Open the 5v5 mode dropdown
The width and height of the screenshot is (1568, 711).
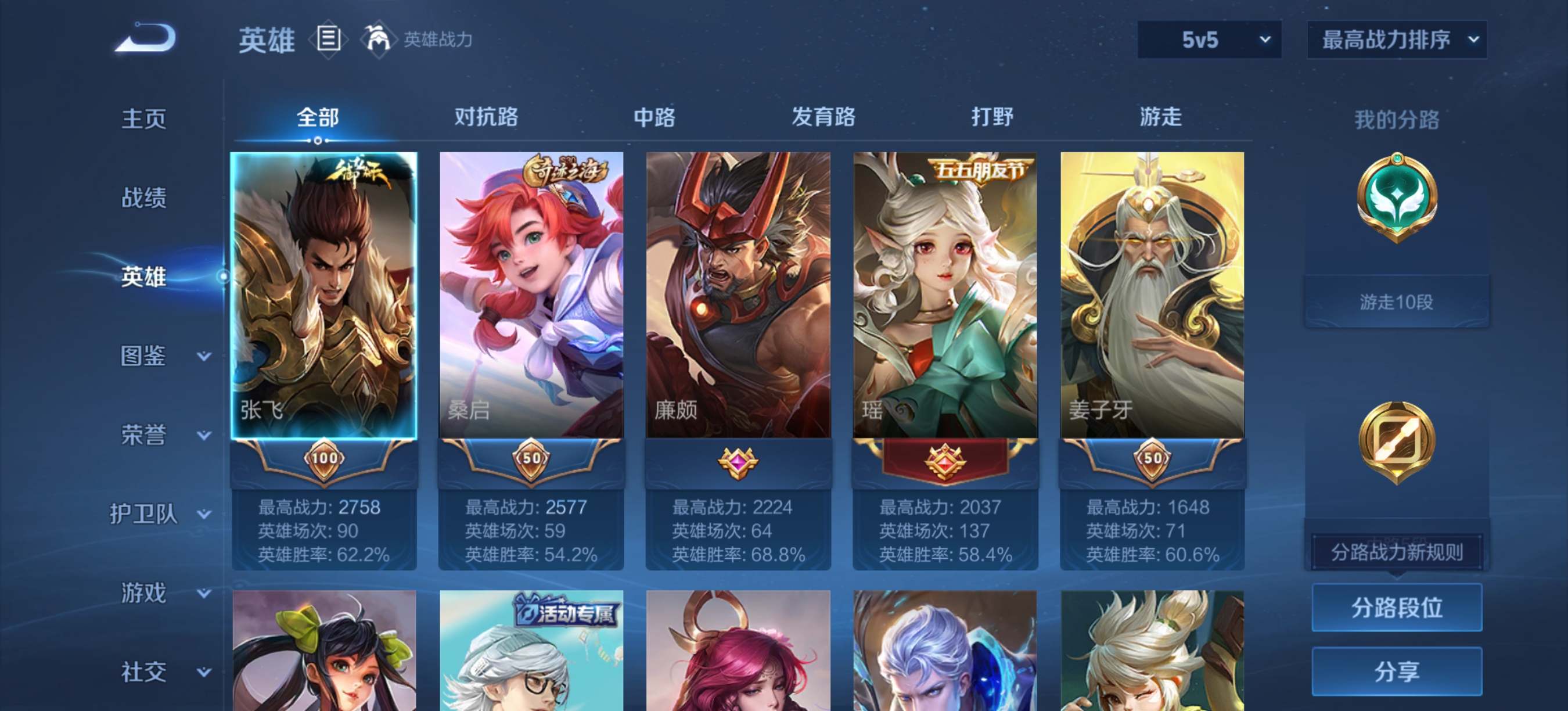(x=1209, y=39)
